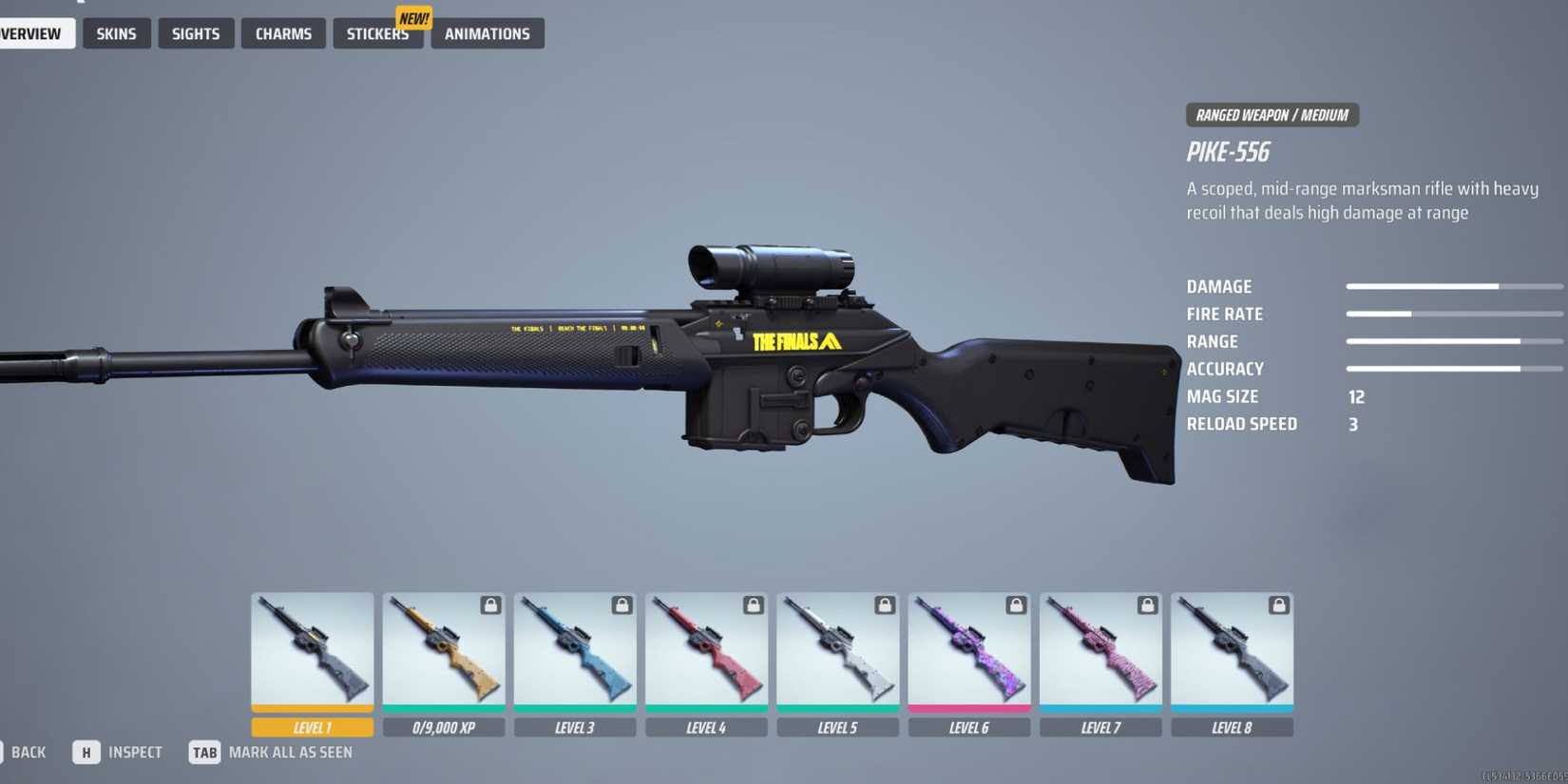
Task: Click the Damage stat bar
Action: [x=1454, y=285]
